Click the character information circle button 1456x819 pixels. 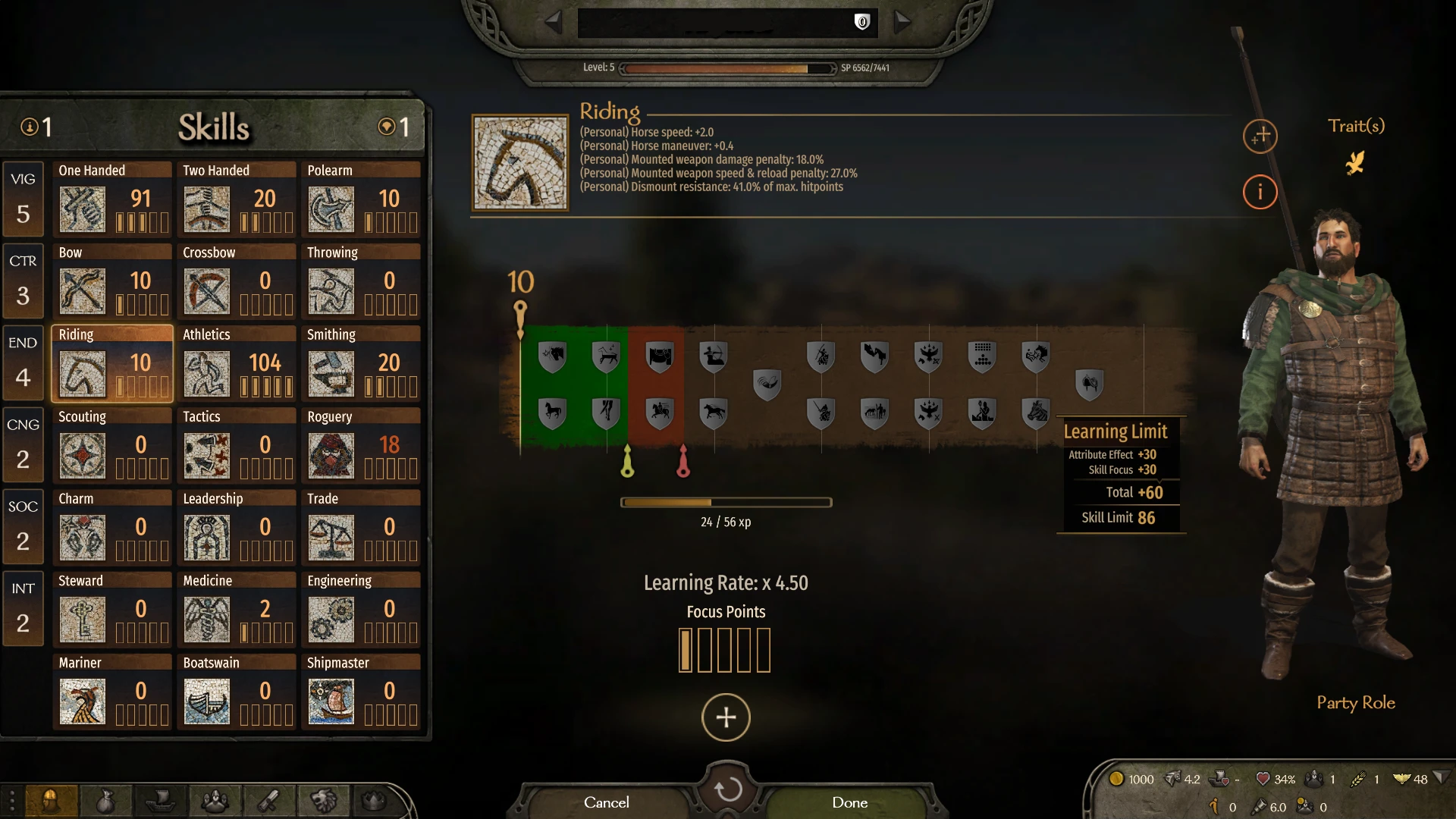1260,192
